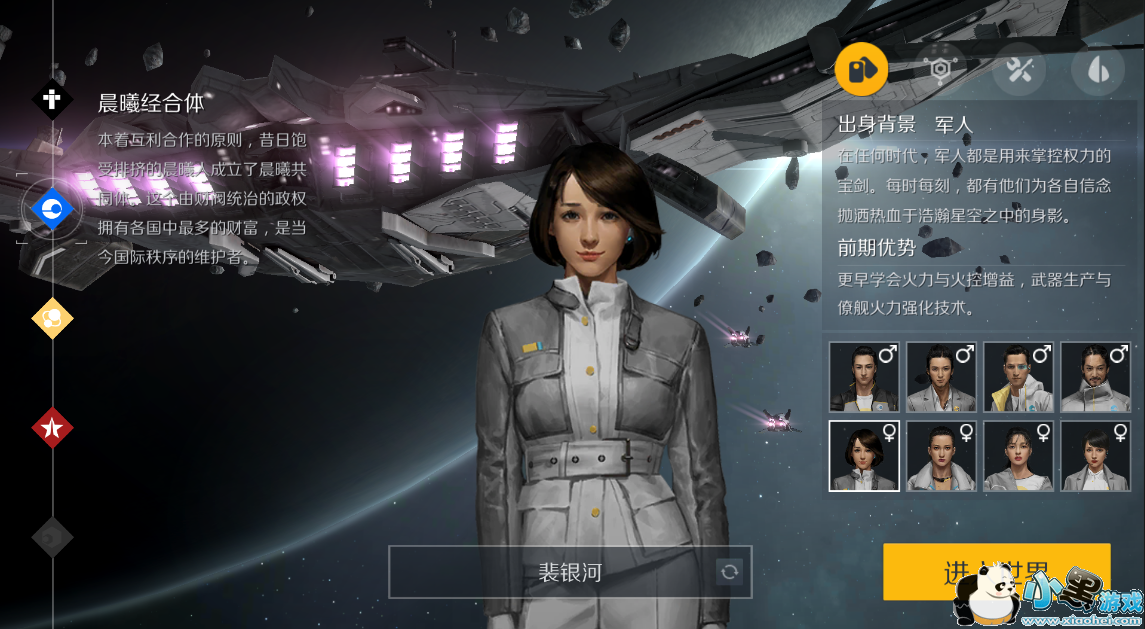Choose the short-haired female portrait in blazer
Screen dimensions: 1145x629
click(x=1095, y=456)
